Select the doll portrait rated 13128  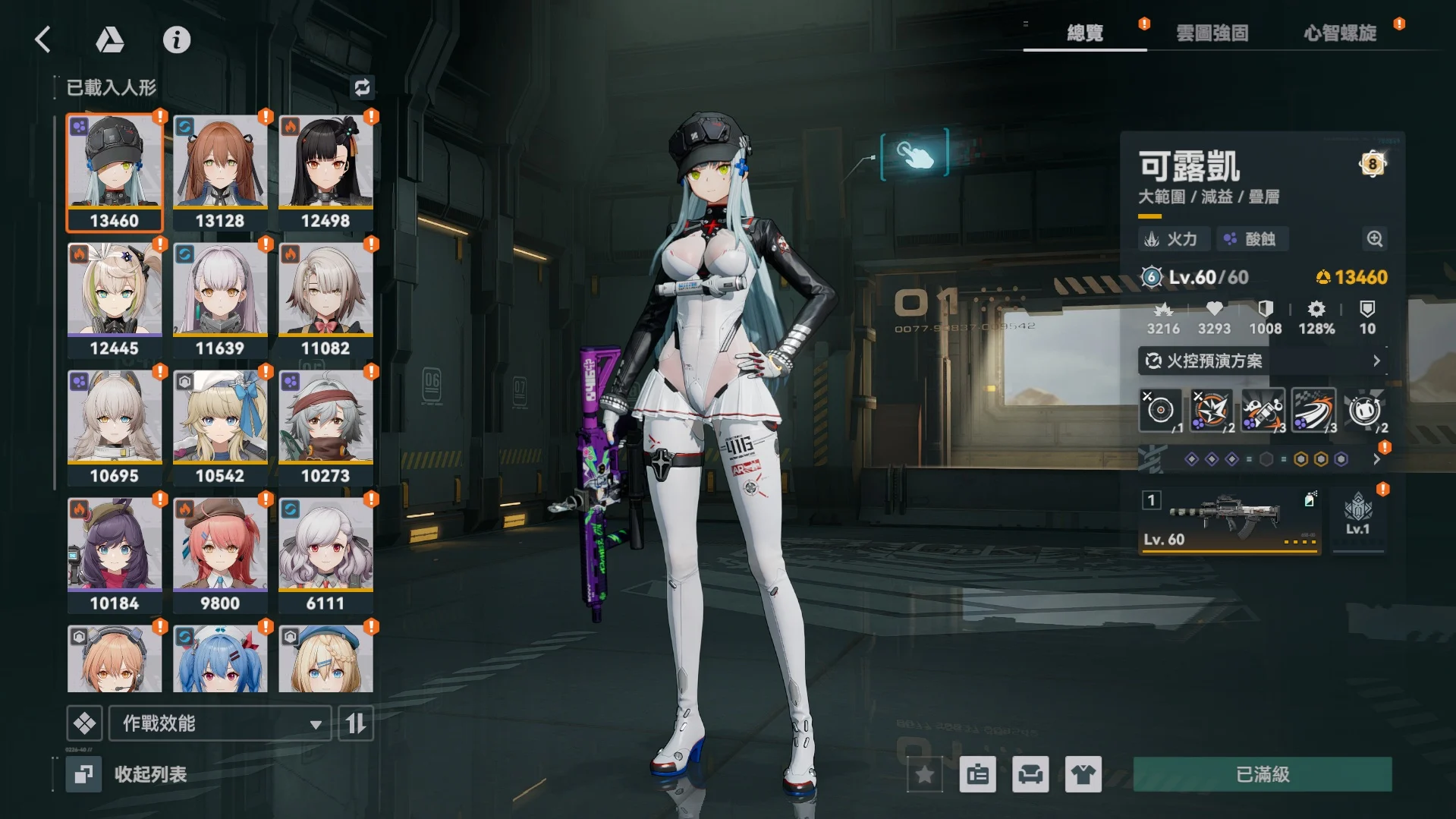220,172
